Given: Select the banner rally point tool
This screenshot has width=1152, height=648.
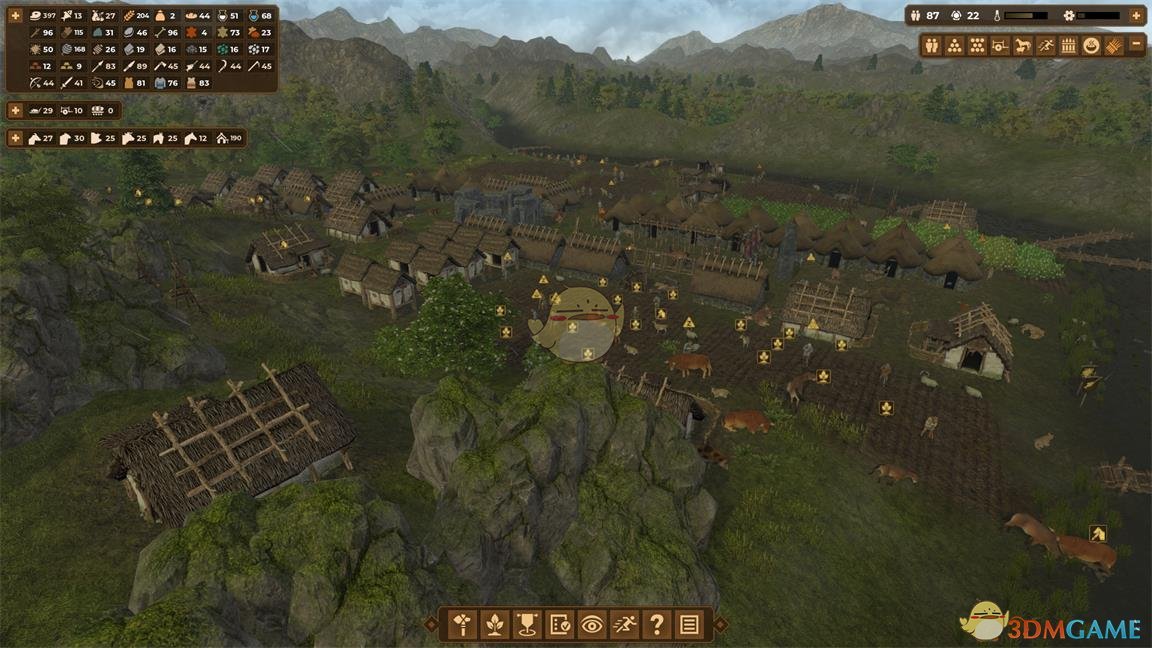Looking at the screenshot, I should coord(526,625).
